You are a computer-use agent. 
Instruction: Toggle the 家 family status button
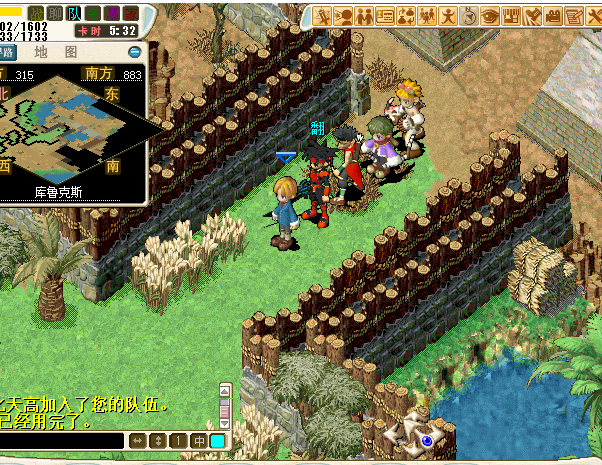click(x=130, y=13)
